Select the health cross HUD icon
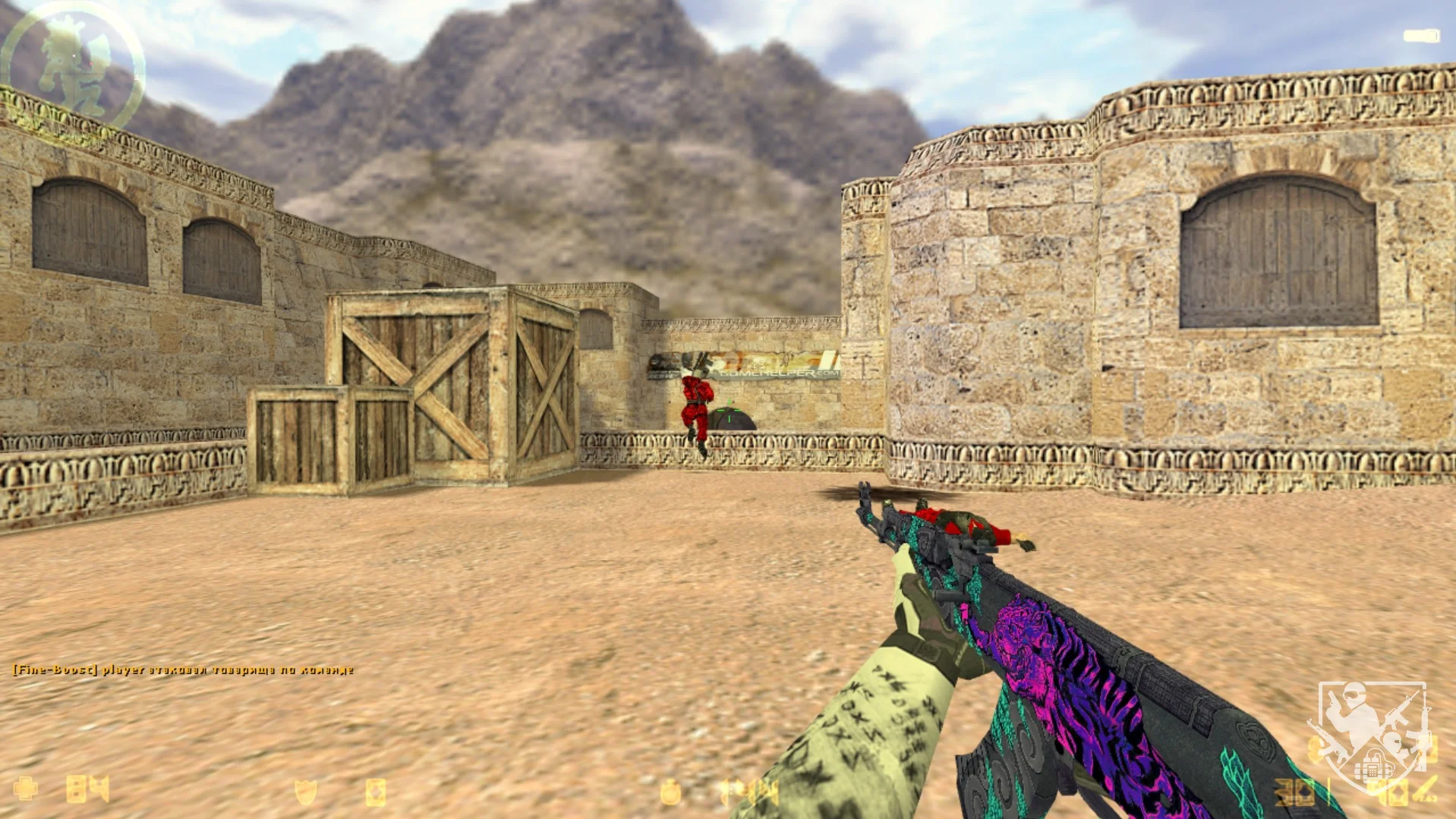This screenshot has width=1456, height=819. coord(26,789)
